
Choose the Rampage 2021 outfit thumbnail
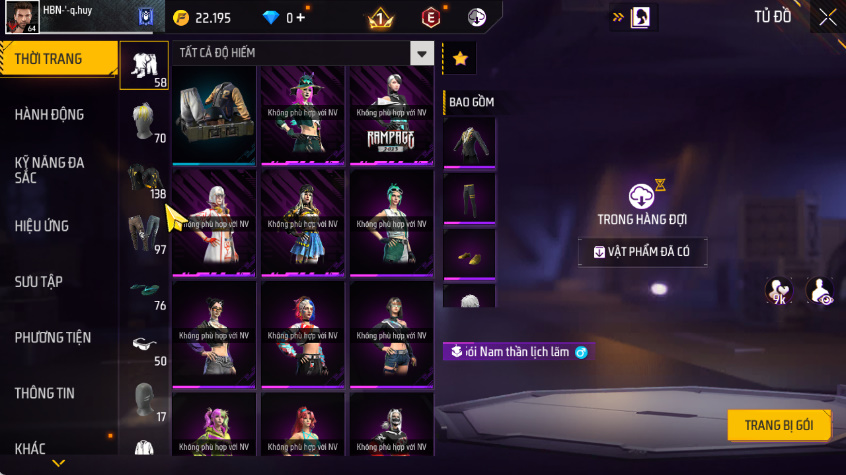pyautogui.click(x=390, y=115)
